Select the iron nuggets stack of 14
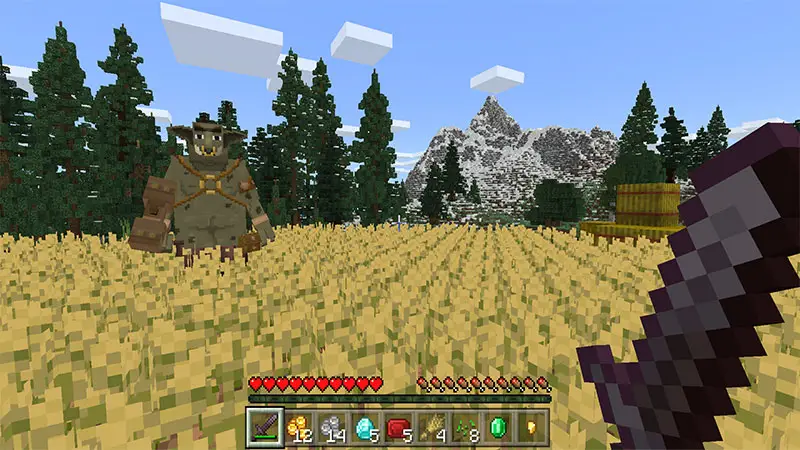Image resolution: width=800 pixels, height=450 pixels. (332, 426)
